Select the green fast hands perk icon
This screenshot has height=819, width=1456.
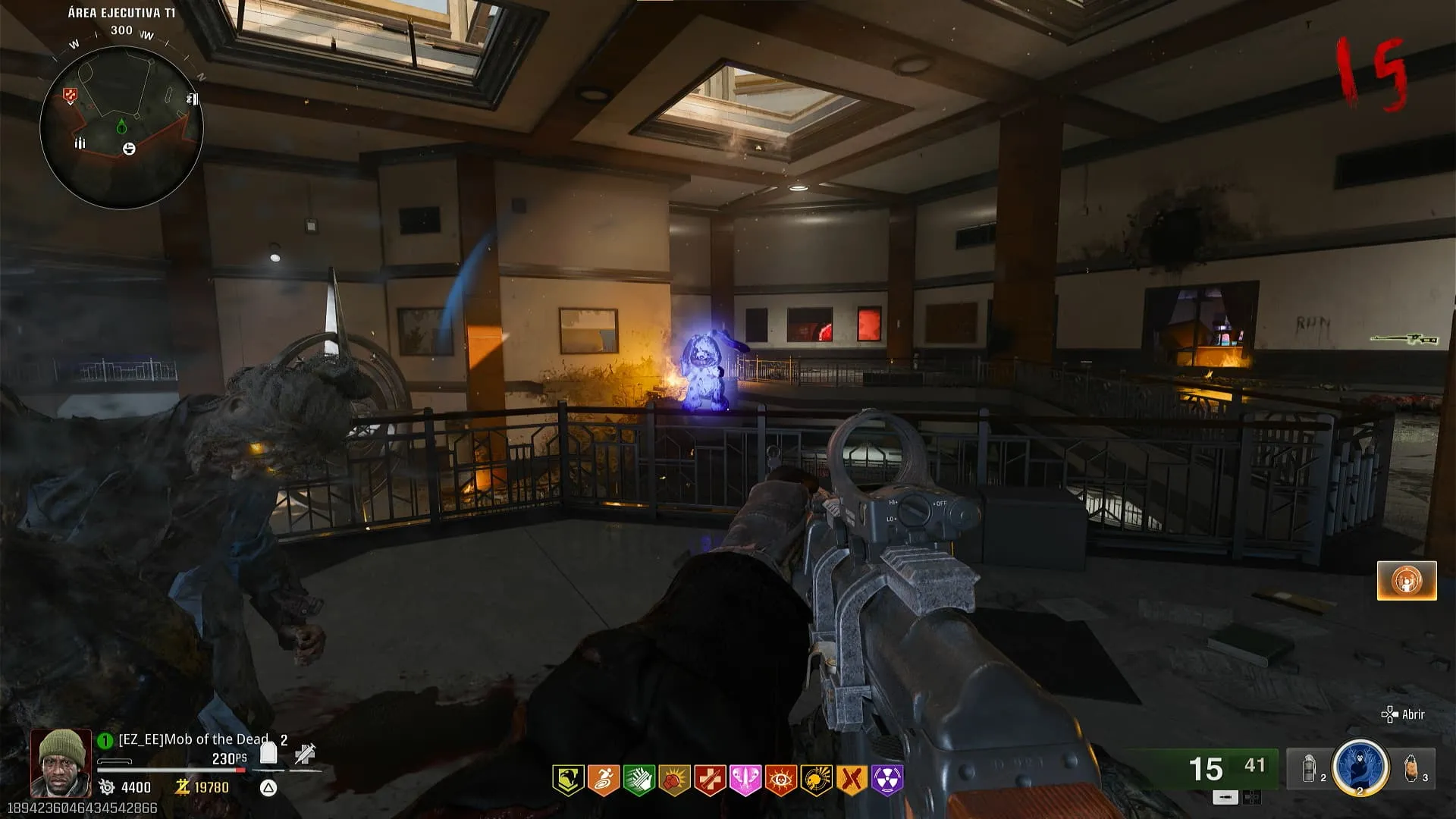coord(639,780)
